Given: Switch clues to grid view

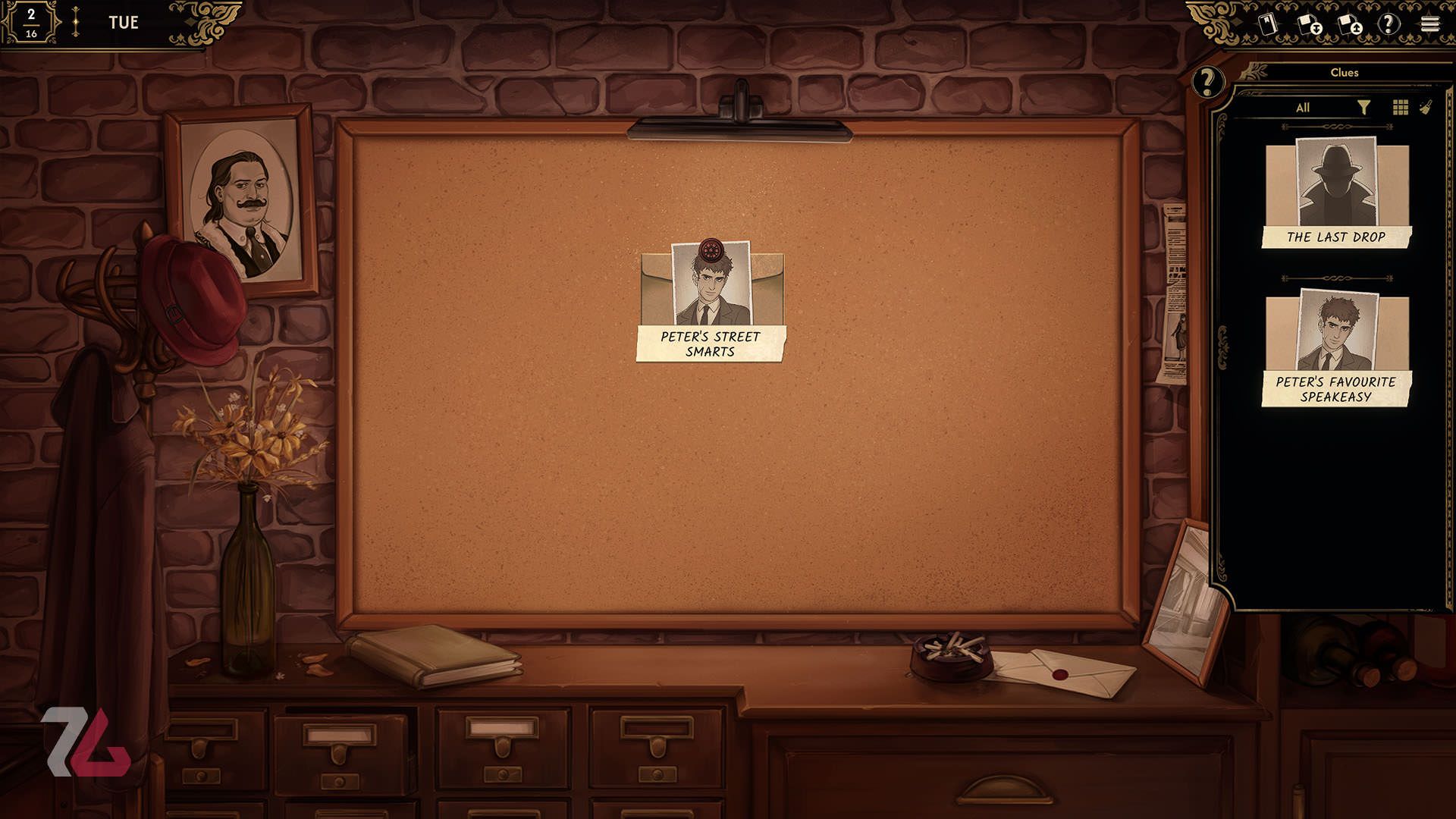Looking at the screenshot, I should click(1400, 108).
